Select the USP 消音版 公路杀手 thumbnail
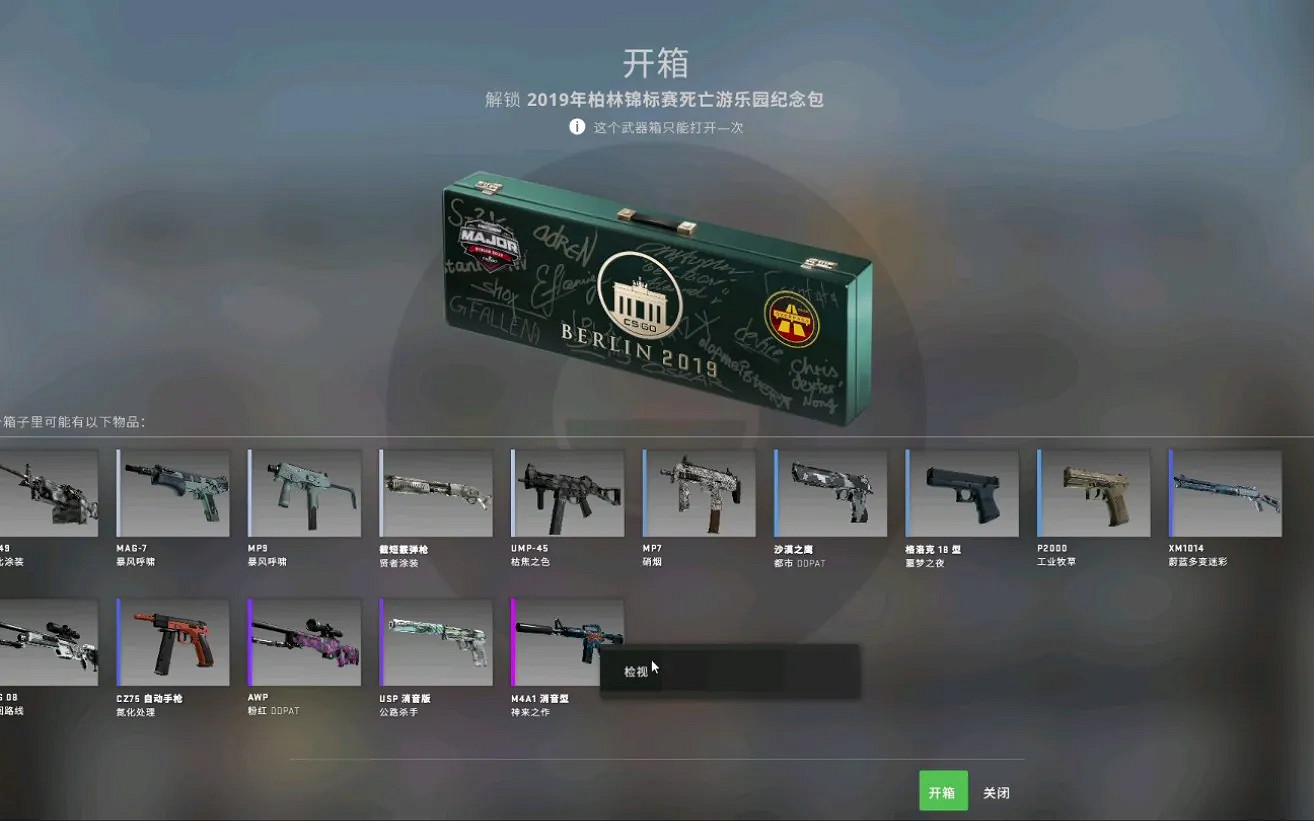Image resolution: width=1314 pixels, height=821 pixels. click(436, 642)
